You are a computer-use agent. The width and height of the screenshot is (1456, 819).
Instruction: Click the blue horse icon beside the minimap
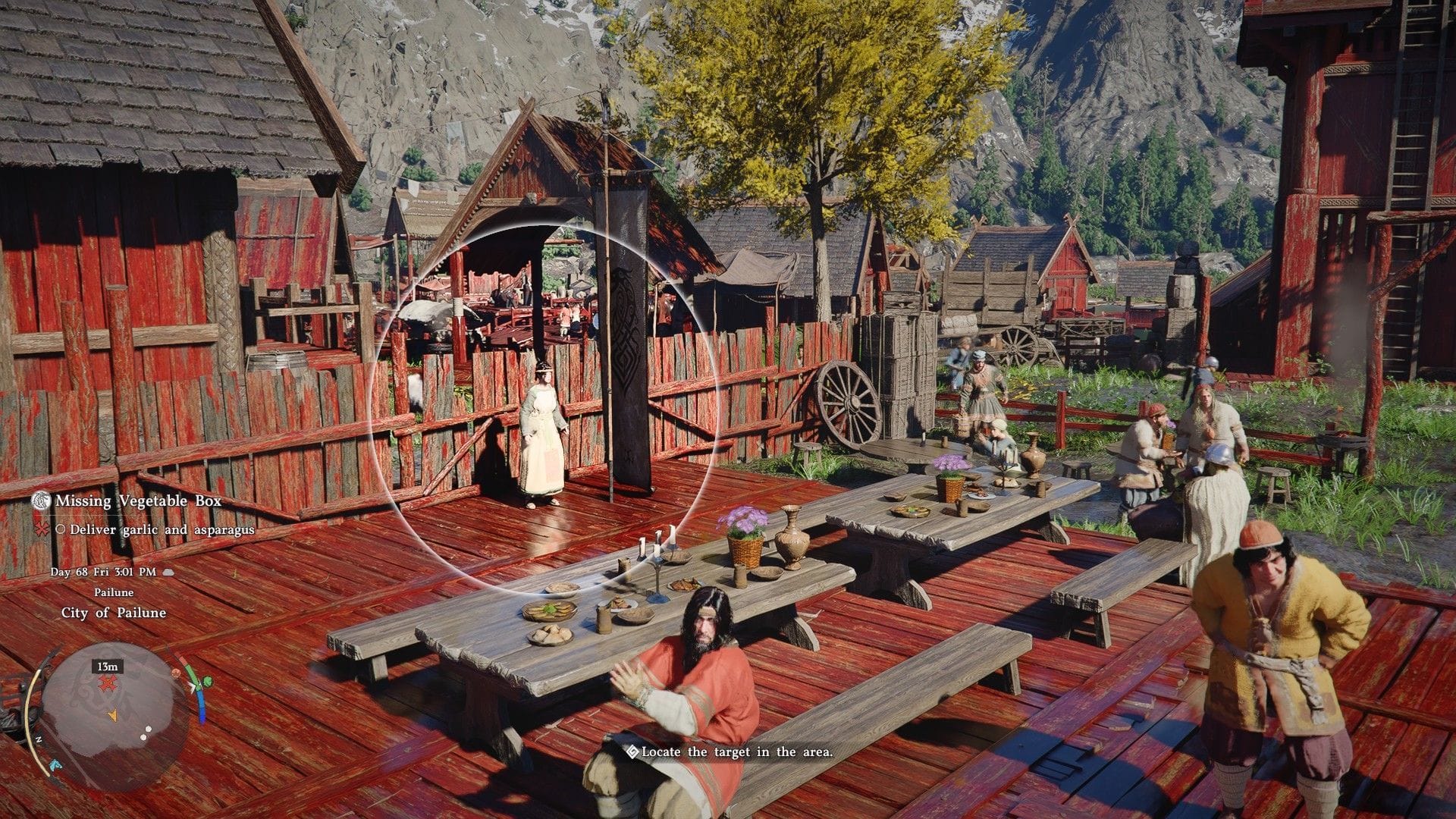click(x=56, y=764)
